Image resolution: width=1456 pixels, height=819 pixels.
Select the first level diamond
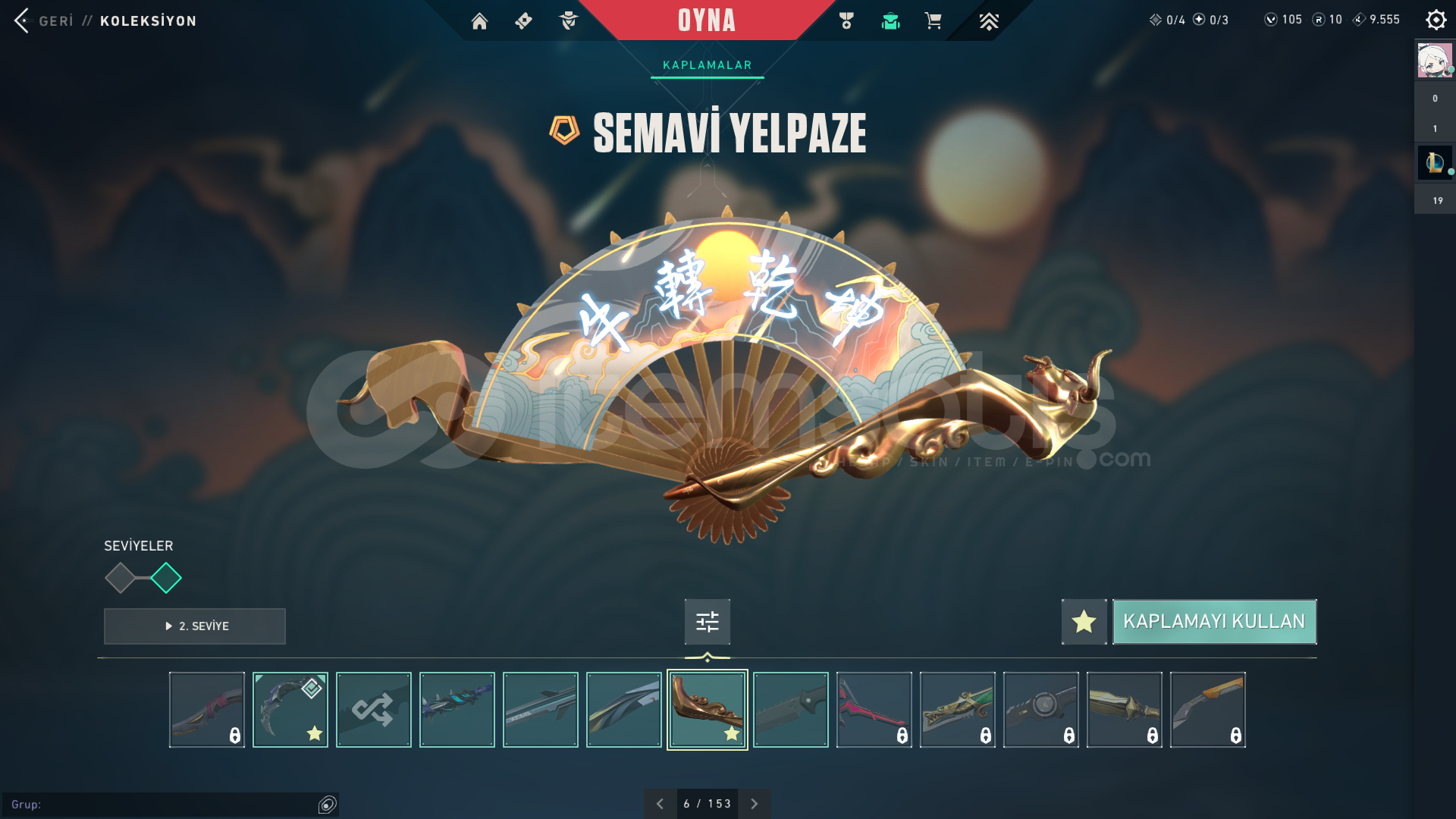[120, 578]
